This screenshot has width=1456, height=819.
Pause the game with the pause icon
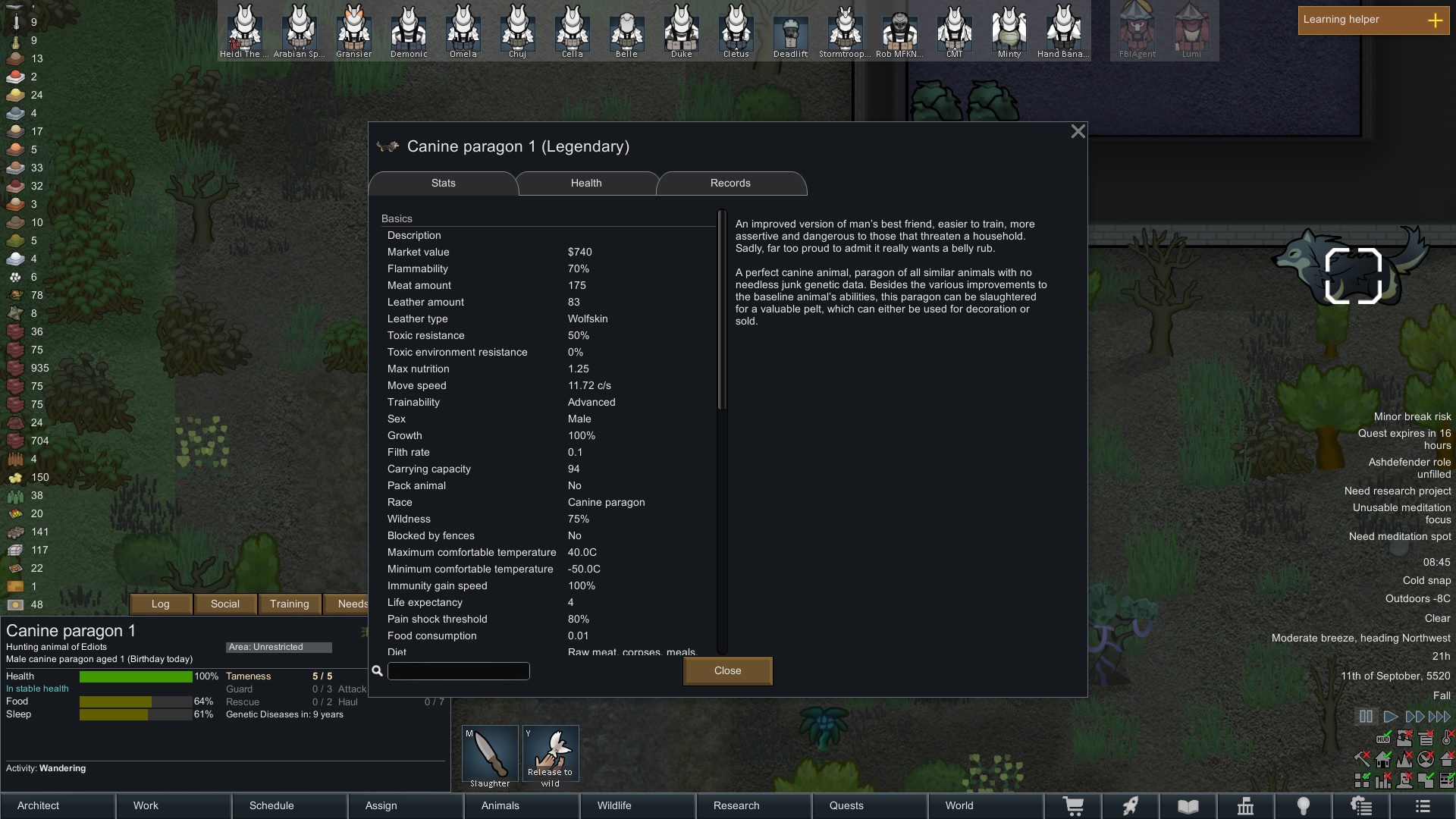click(1366, 717)
